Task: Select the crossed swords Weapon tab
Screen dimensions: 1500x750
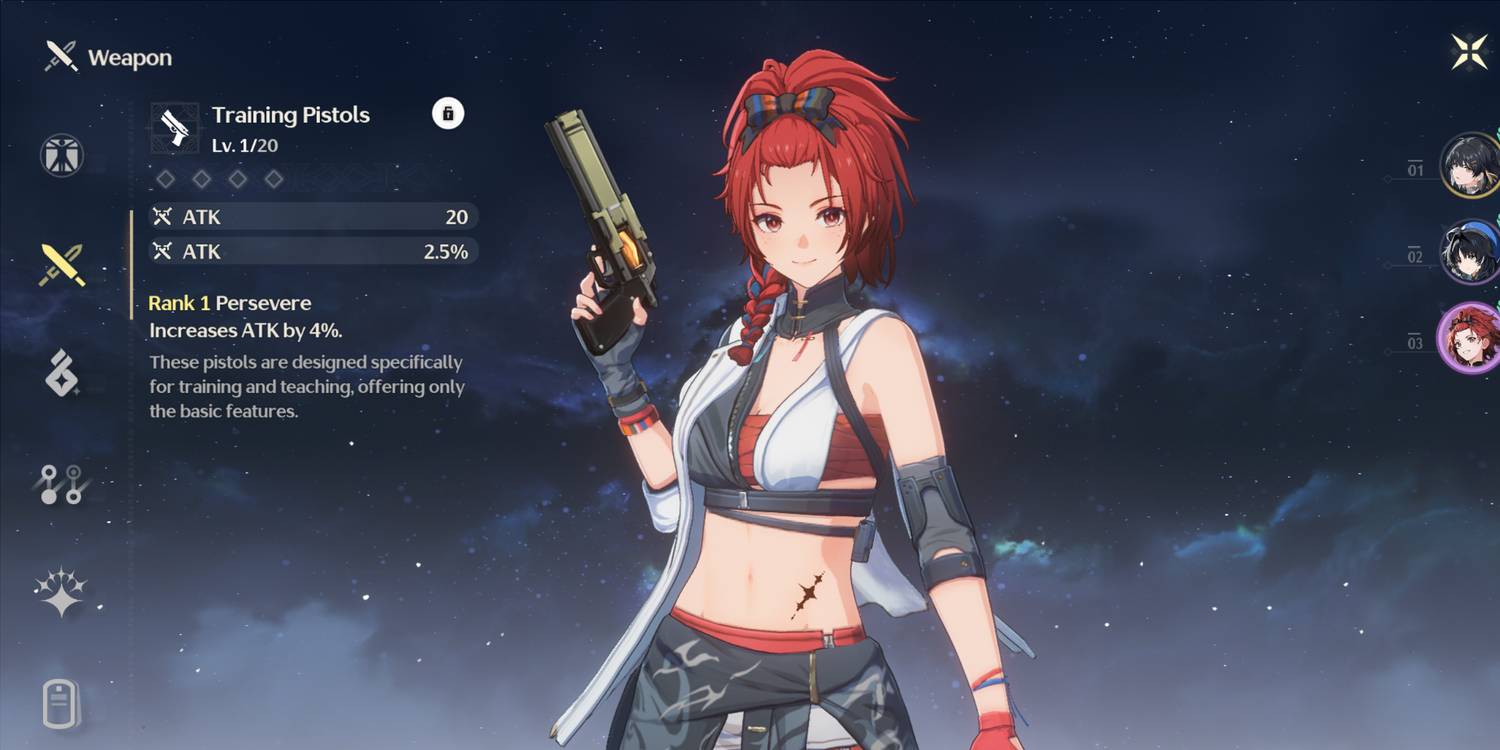Action: point(62,265)
